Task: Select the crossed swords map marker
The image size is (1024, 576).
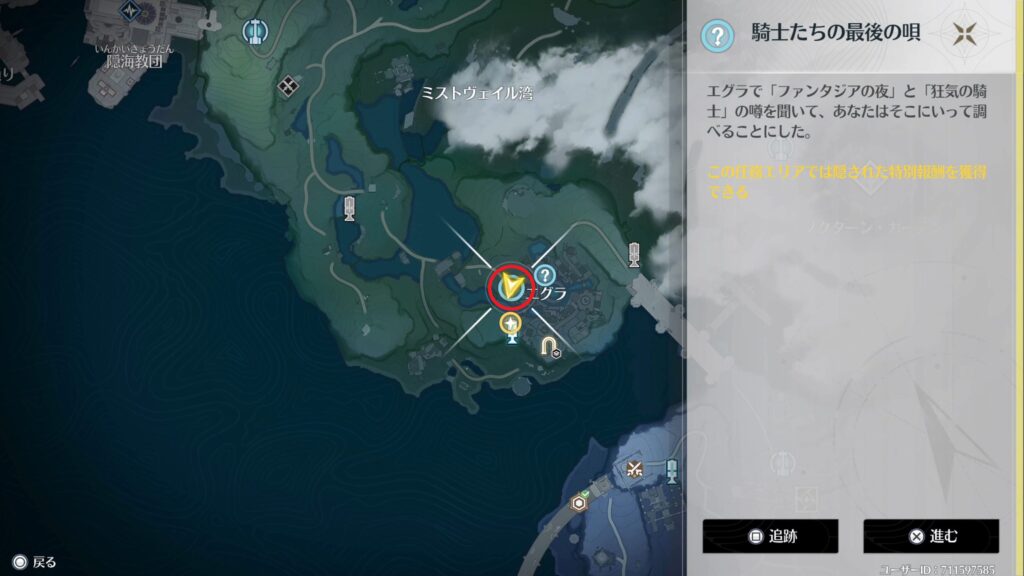Action: [x=632, y=467]
